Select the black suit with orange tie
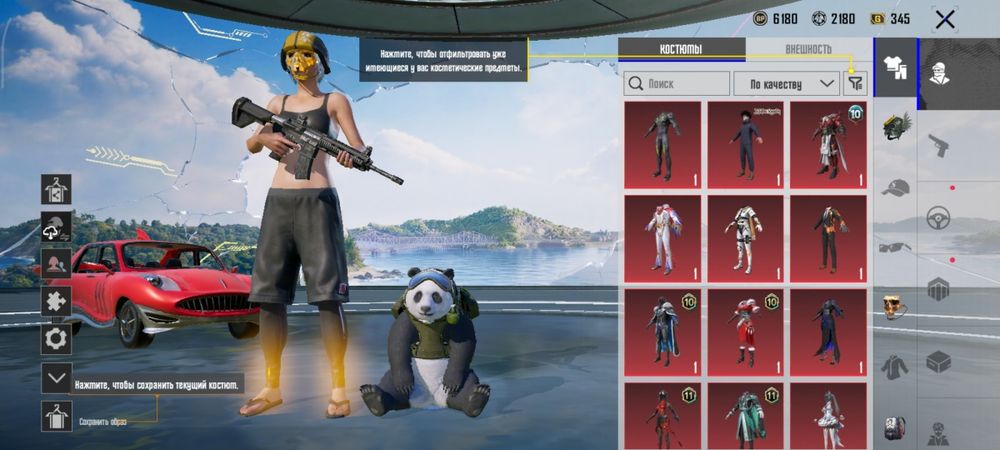Viewport: 1000px width, 450px height. coord(828,238)
